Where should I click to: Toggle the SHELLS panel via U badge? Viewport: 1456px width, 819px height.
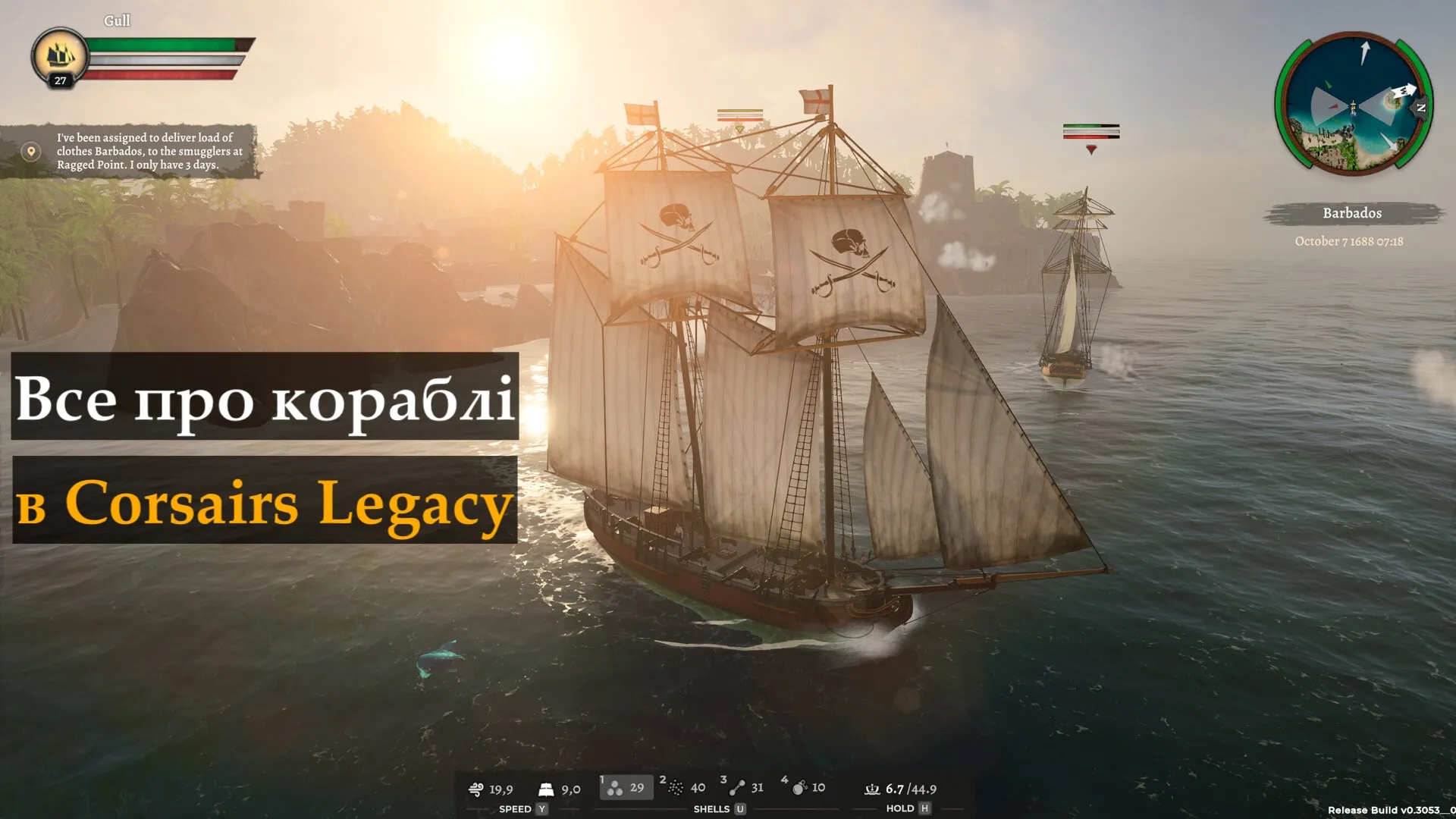[x=740, y=808]
